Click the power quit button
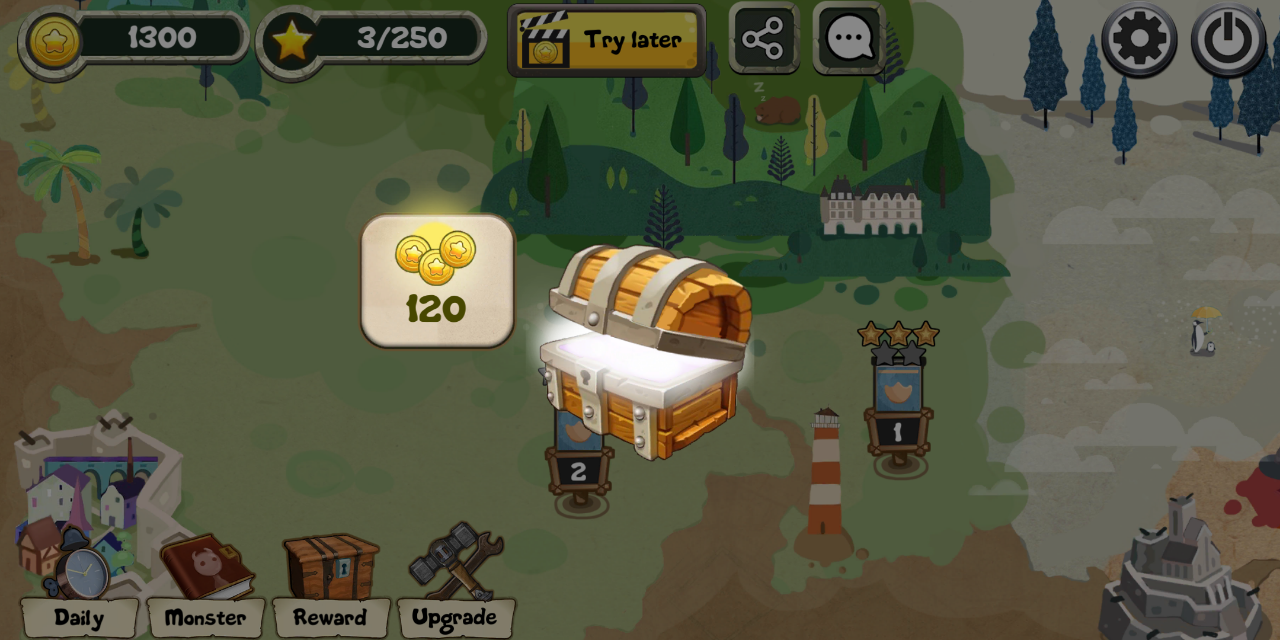The width and height of the screenshot is (1280, 640). tap(1228, 40)
